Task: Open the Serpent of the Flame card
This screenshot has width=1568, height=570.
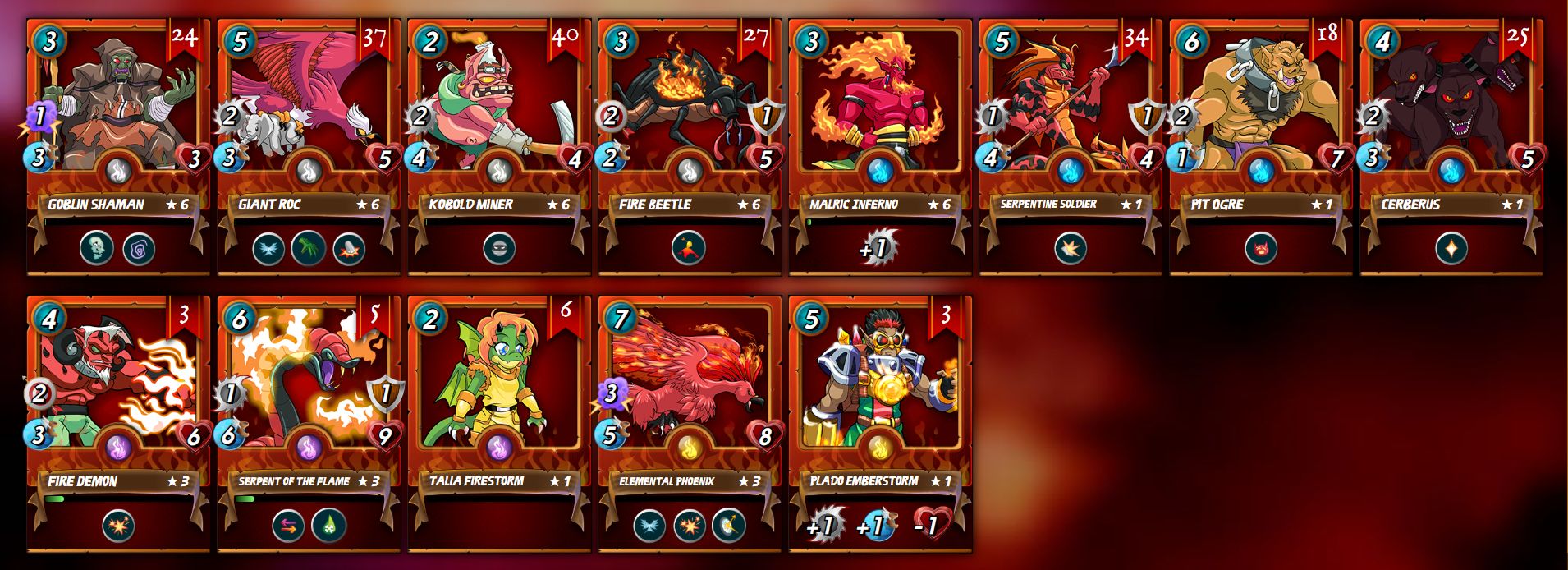Action: tap(308, 400)
